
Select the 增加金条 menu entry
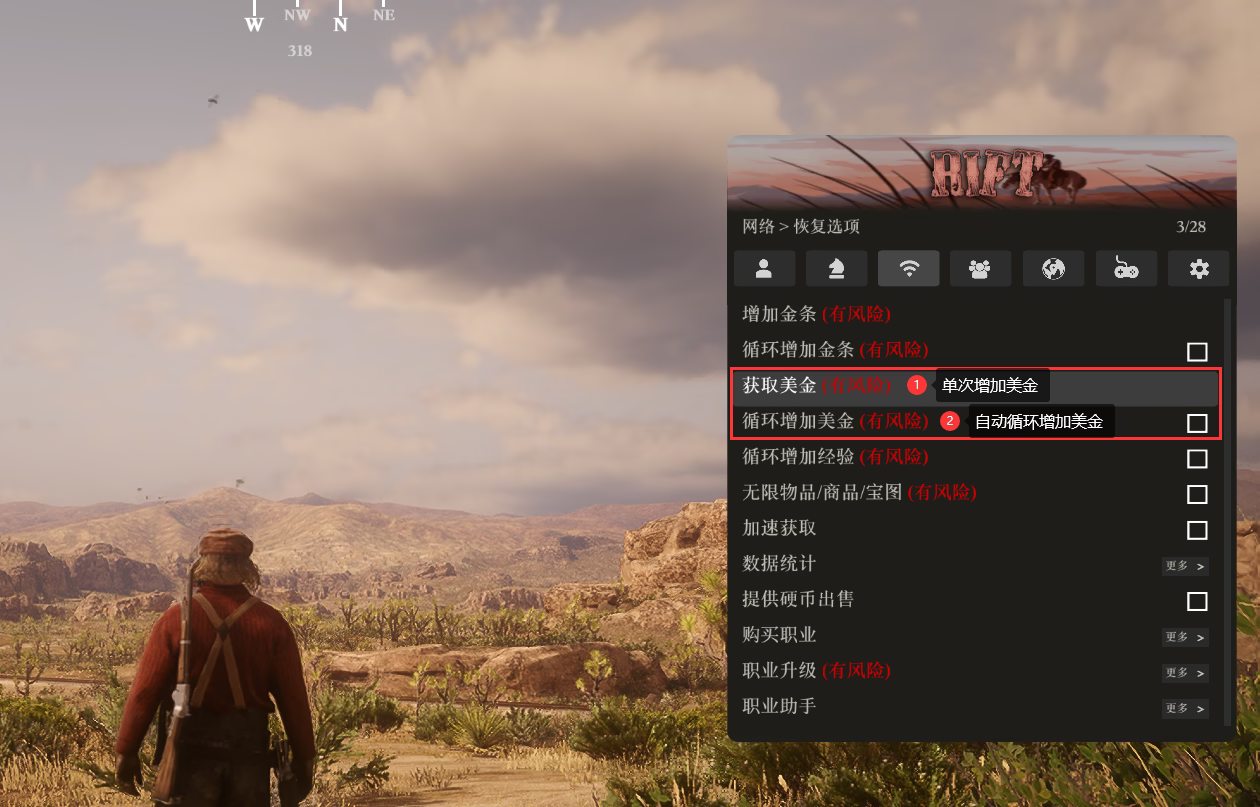(x=816, y=314)
